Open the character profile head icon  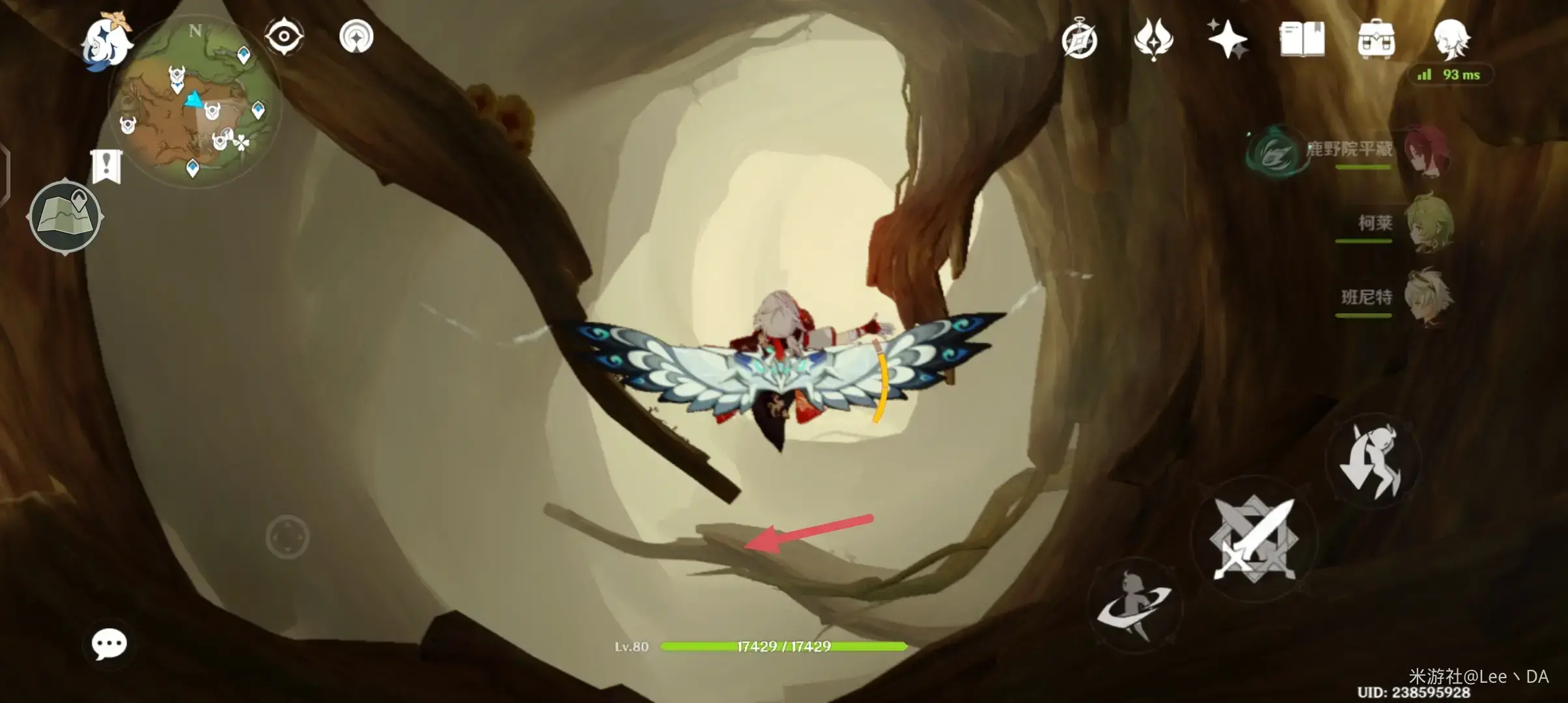[1451, 39]
